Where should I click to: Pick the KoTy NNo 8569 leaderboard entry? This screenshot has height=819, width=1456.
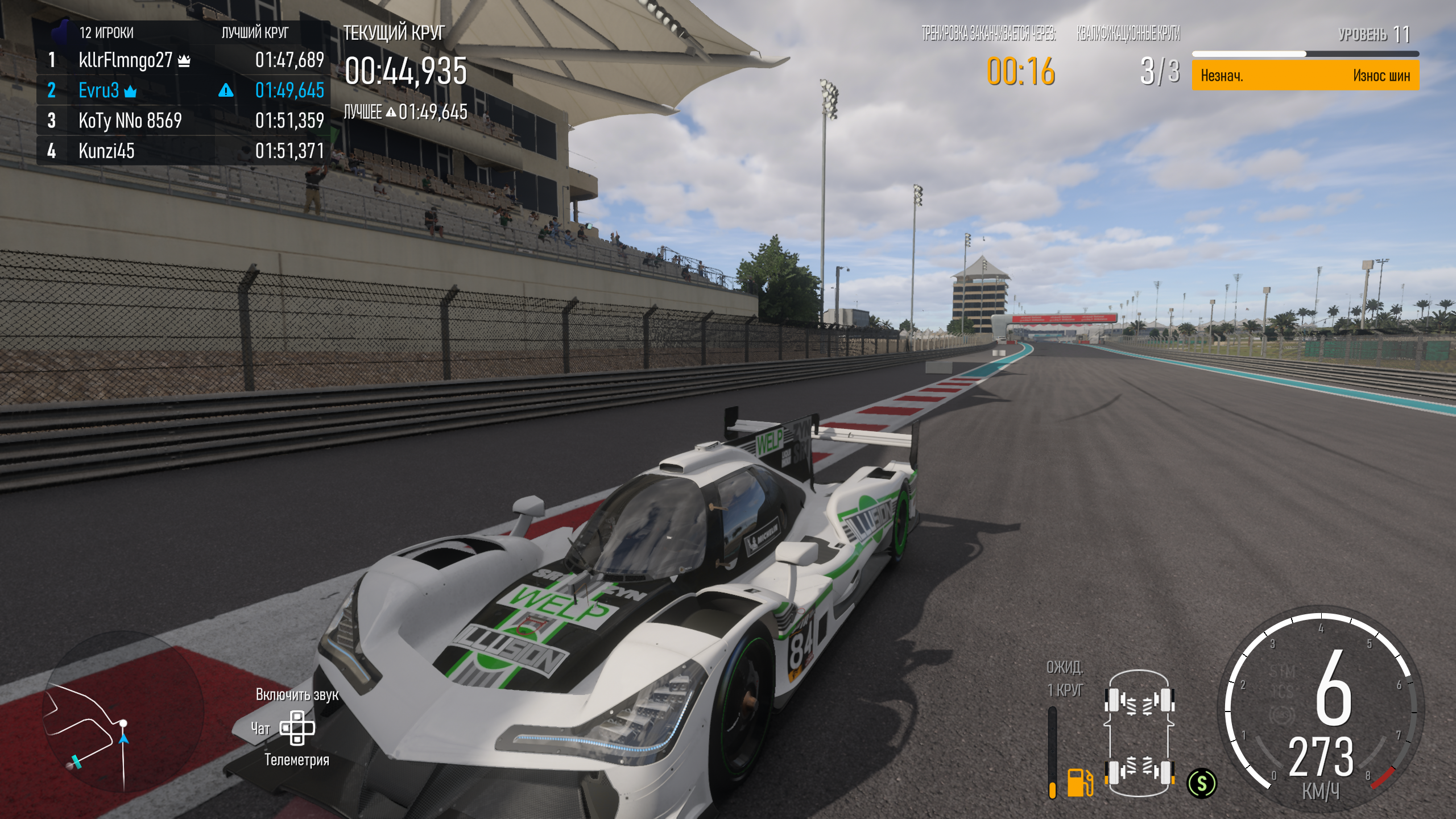tap(130, 121)
